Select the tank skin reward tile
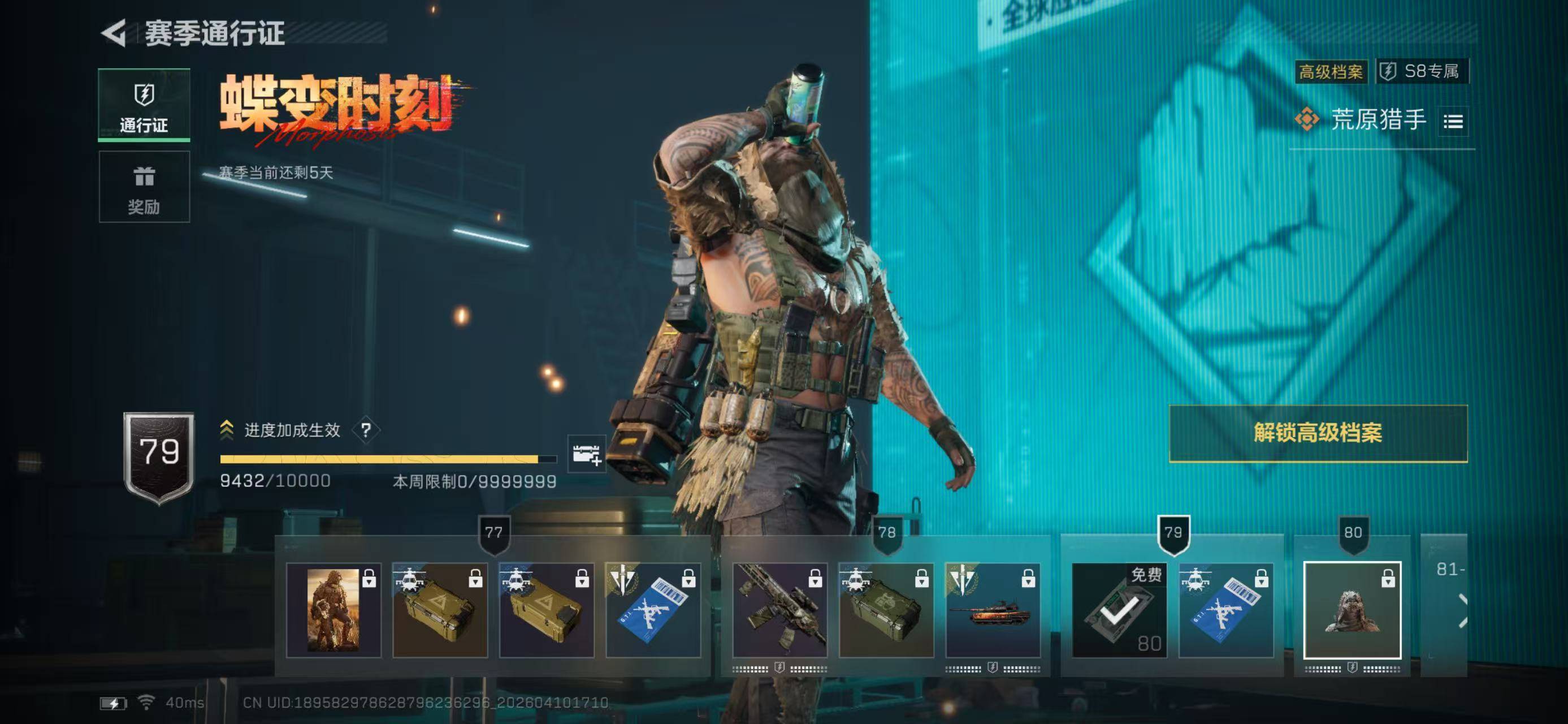Screen dimensions: 1568x724 (x=993, y=610)
